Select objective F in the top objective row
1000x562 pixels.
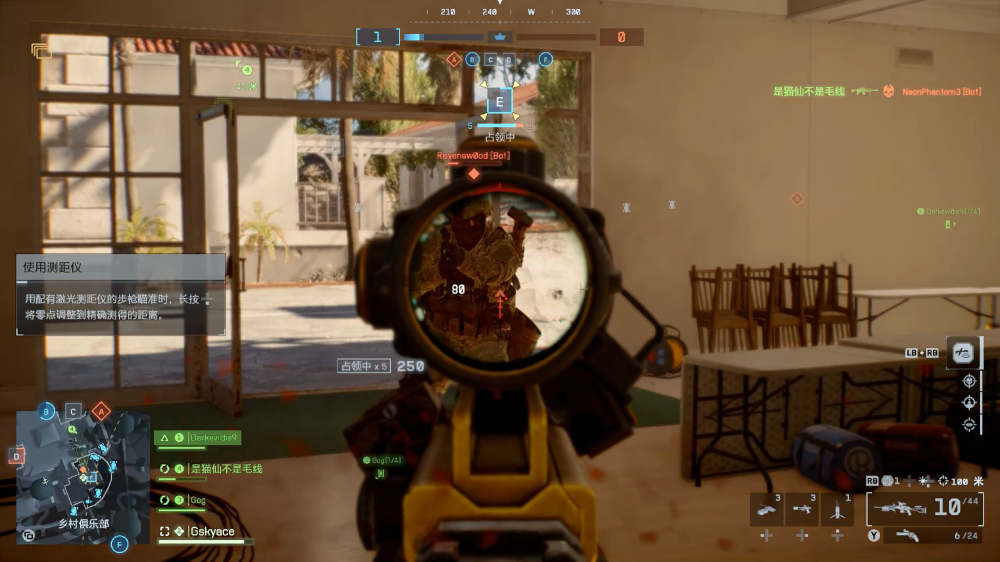tap(546, 60)
